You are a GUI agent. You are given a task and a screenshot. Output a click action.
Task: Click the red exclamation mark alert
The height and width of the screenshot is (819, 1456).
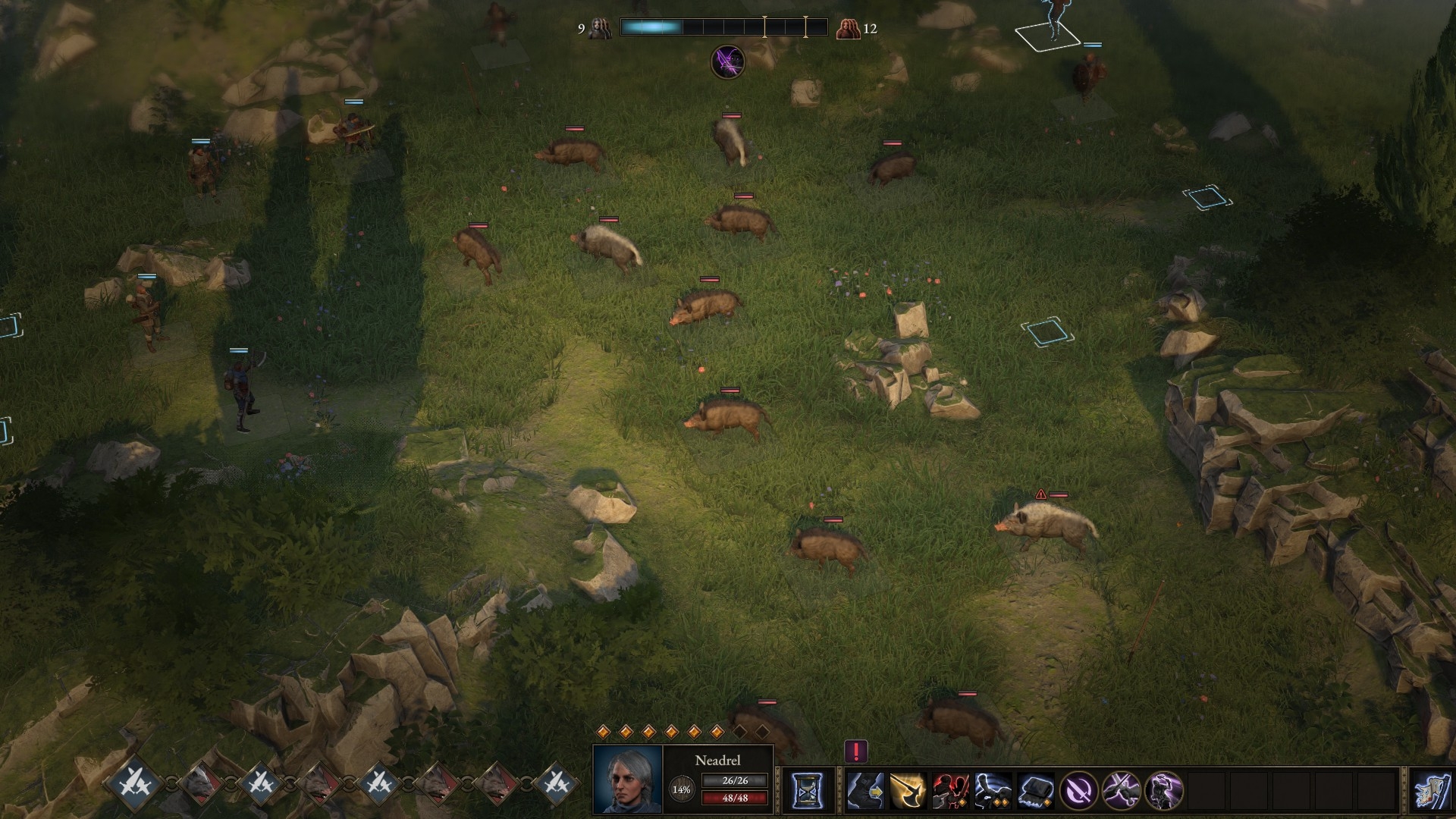856,752
